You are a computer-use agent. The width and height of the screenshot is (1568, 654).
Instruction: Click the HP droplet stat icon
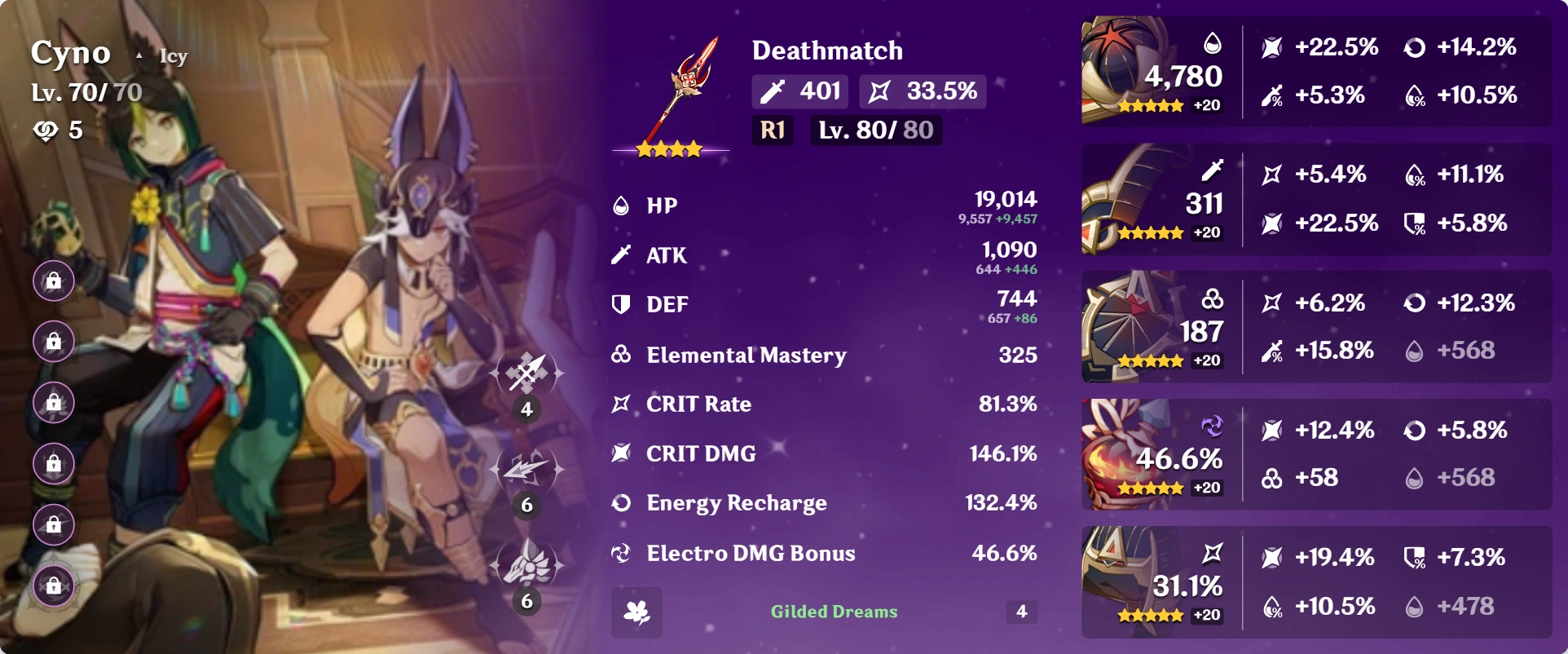click(x=621, y=205)
